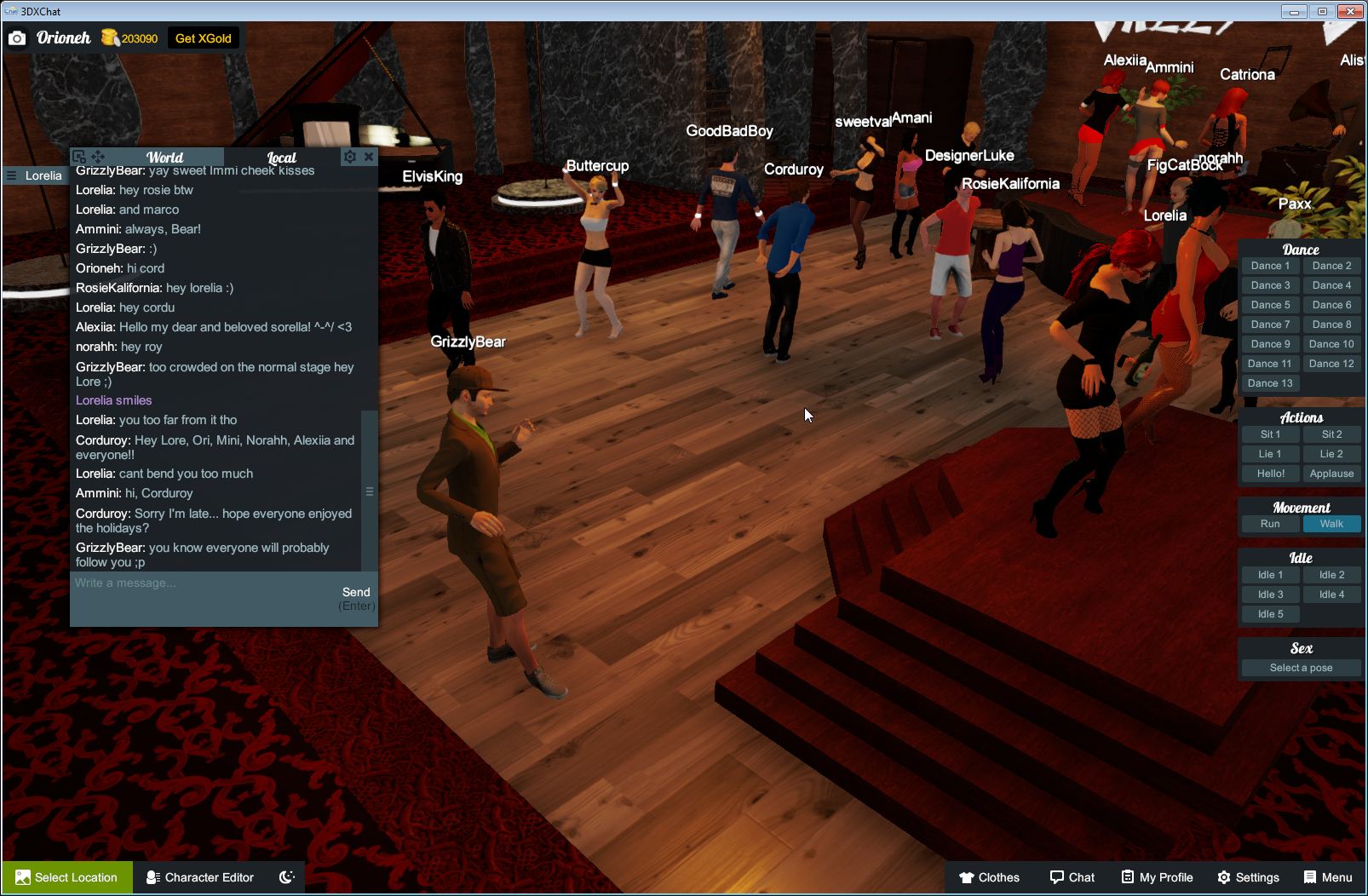
Task: Trigger the Applause action
Action: click(1331, 474)
